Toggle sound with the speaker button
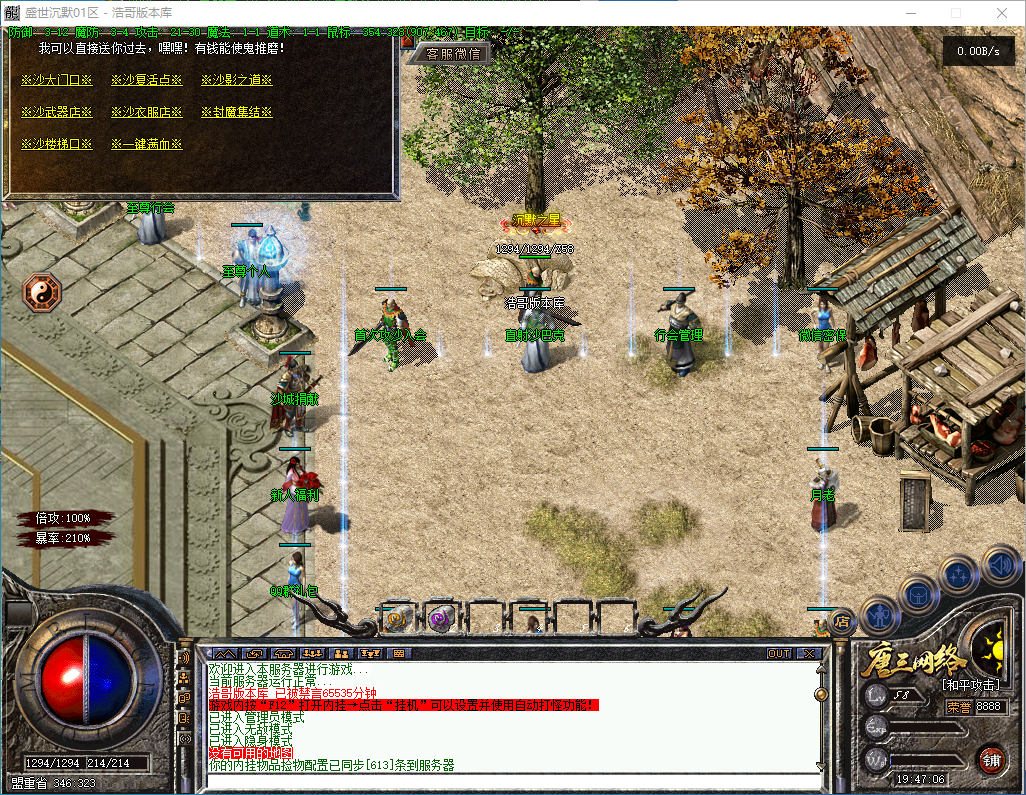This screenshot has height=795, width=1026. pos(999,563)
